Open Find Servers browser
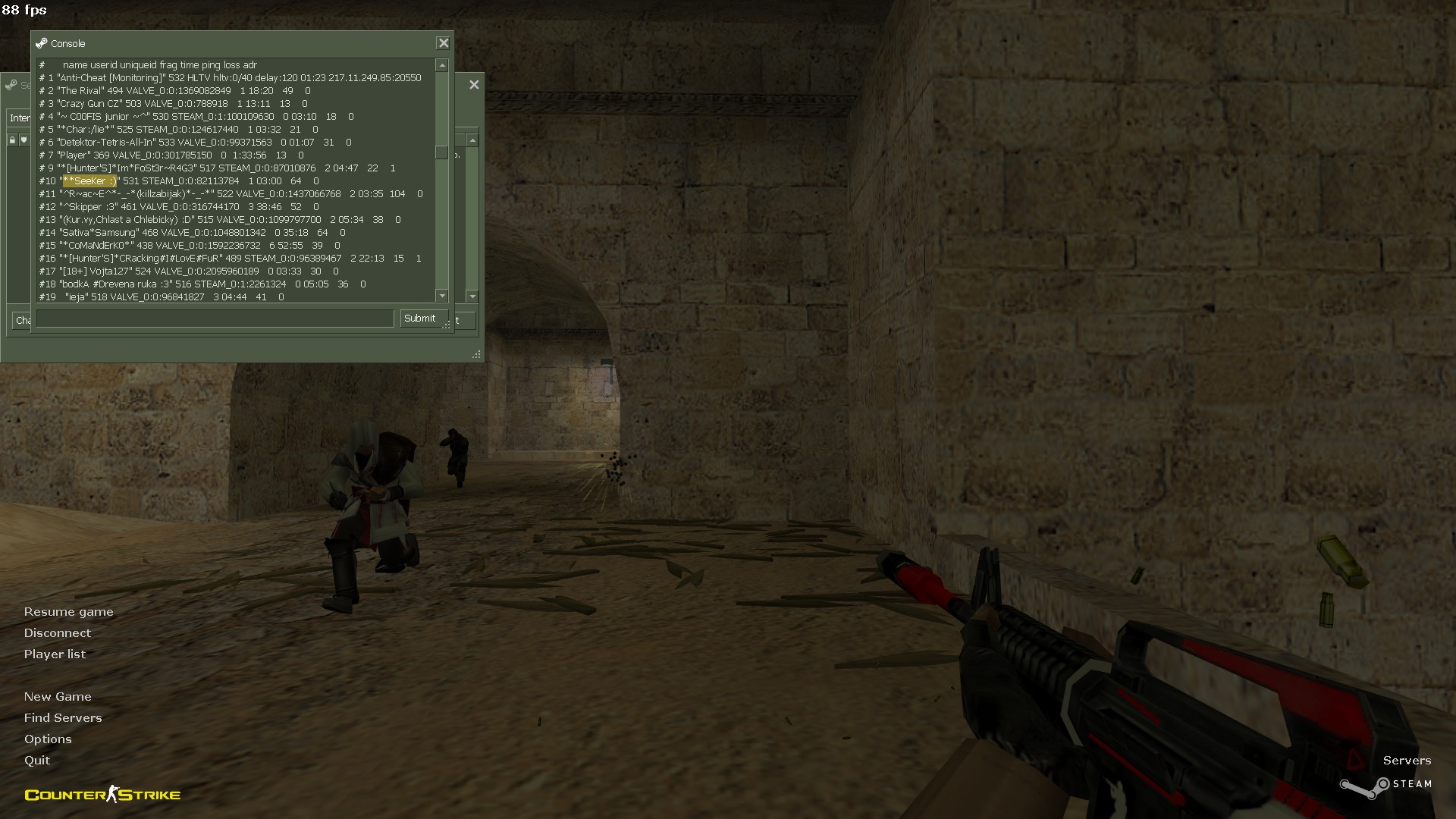The width and height of the screenshot is (1456, 819). click(63, 718)
